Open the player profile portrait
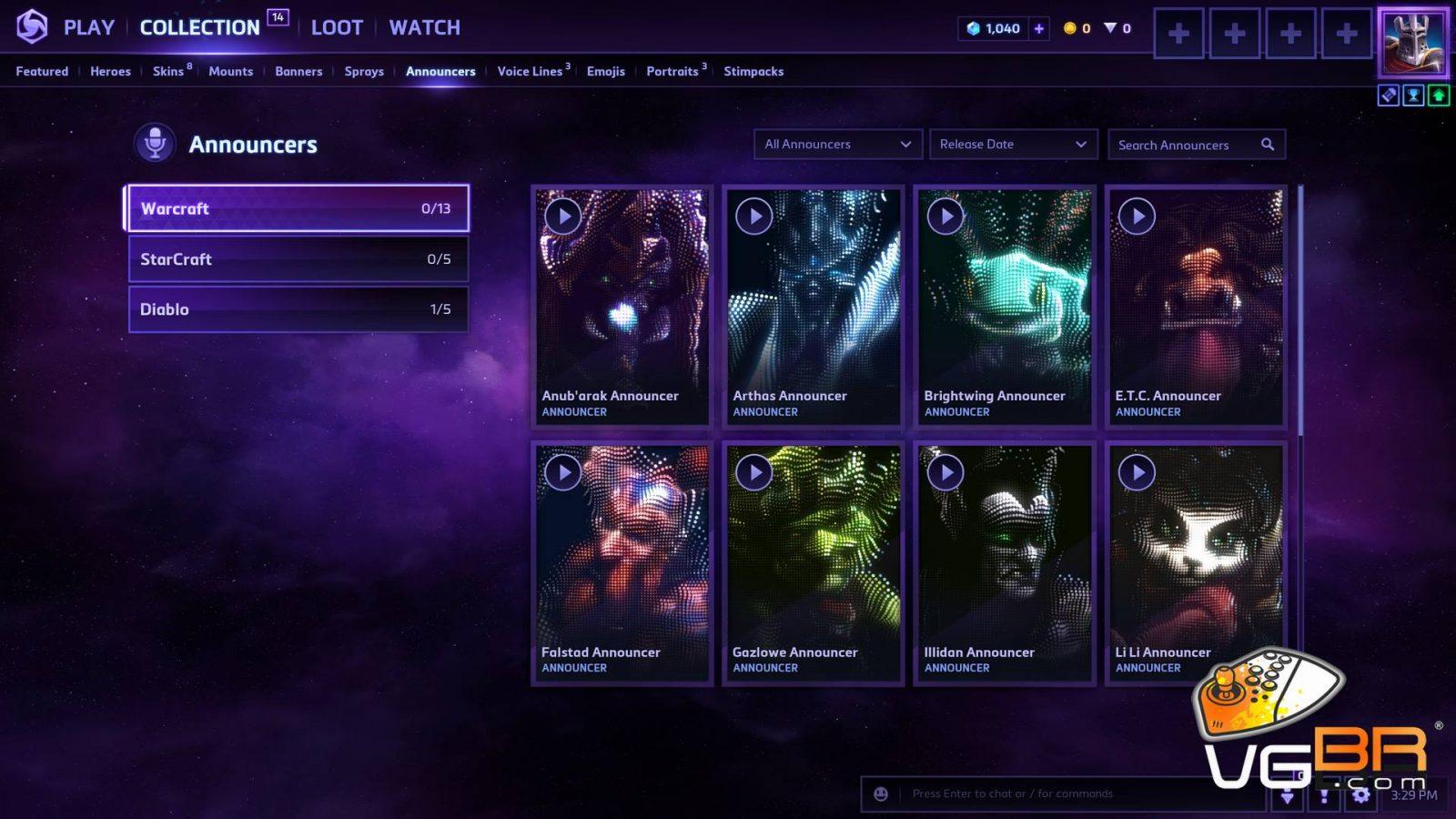 1412,42
